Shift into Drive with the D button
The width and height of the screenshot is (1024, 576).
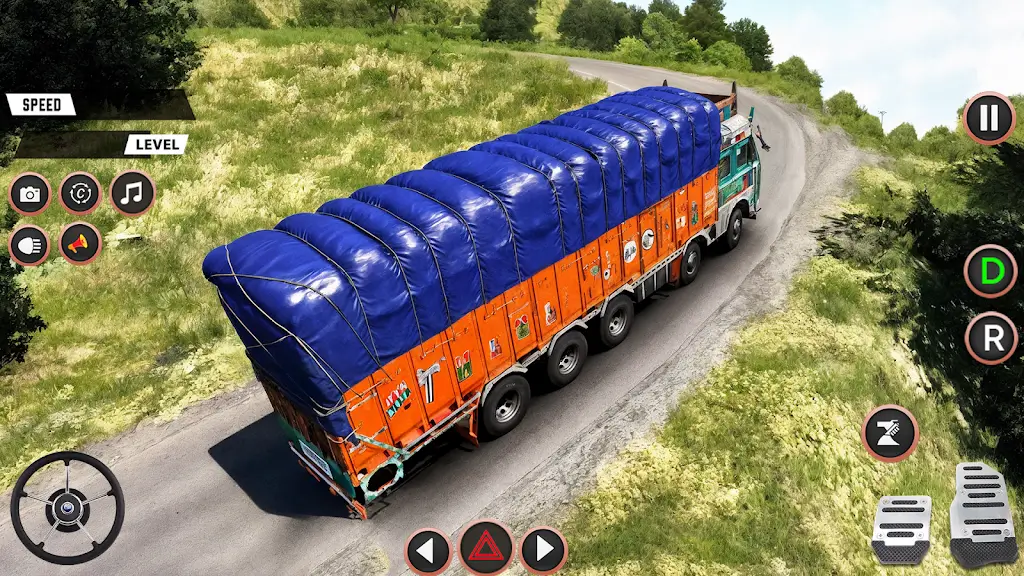point(990,271)
